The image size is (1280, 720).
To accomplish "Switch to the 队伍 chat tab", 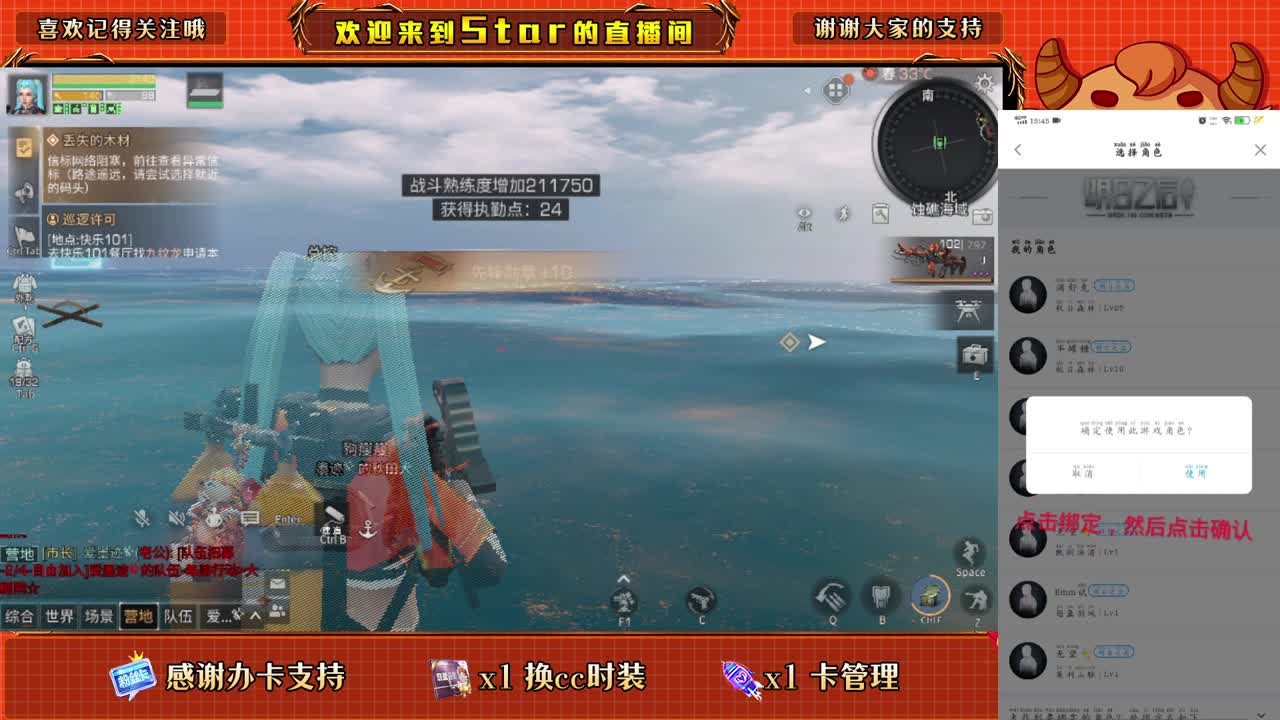I will 179,615.
